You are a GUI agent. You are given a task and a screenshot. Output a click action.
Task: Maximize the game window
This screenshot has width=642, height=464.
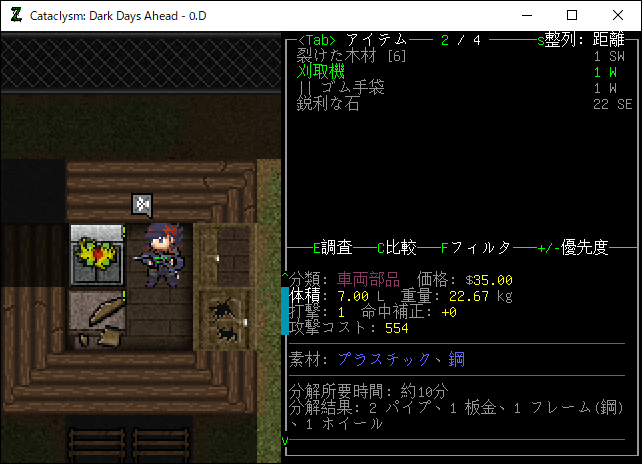tap(572, 15)
